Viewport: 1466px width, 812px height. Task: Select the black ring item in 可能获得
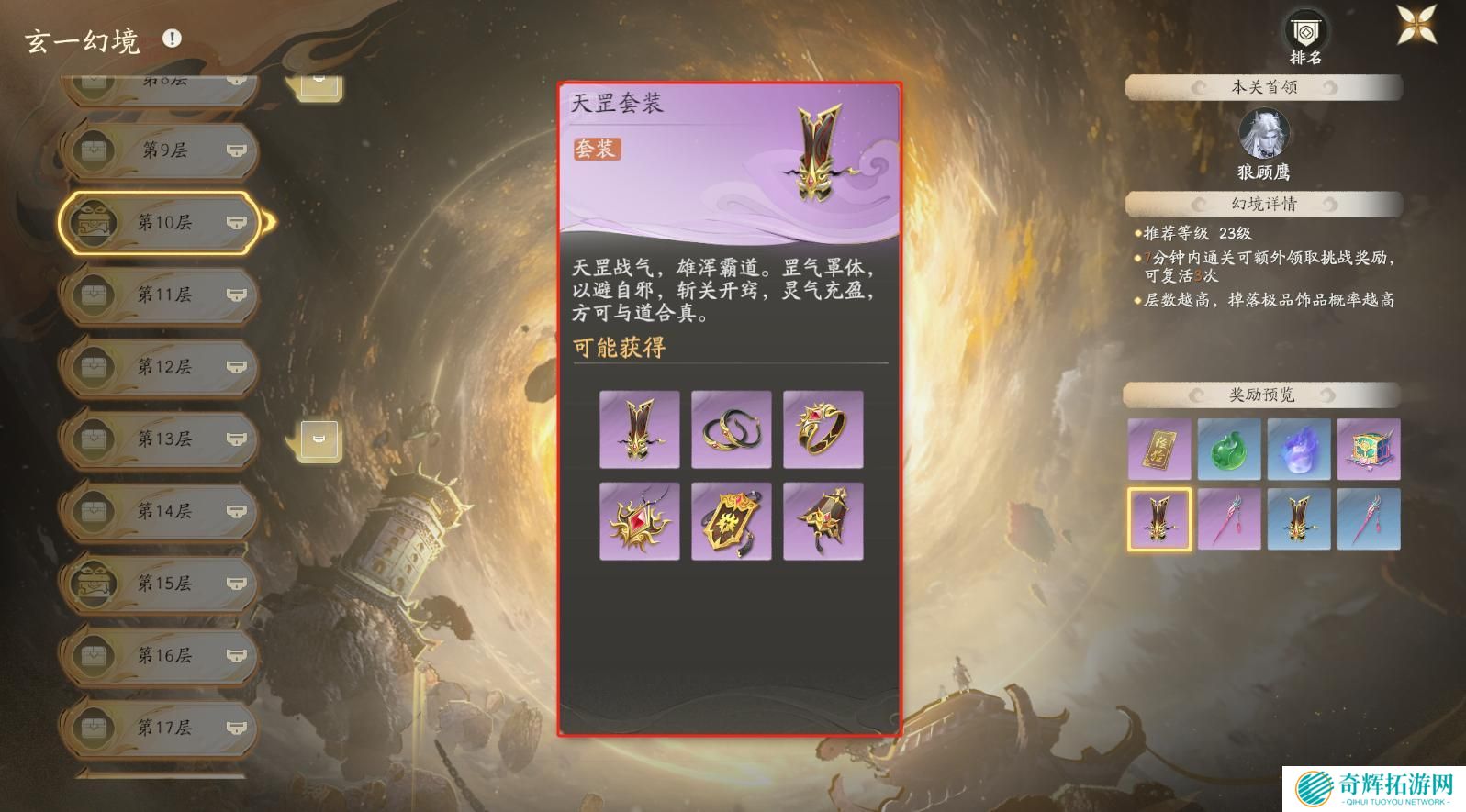pos(823,430)
